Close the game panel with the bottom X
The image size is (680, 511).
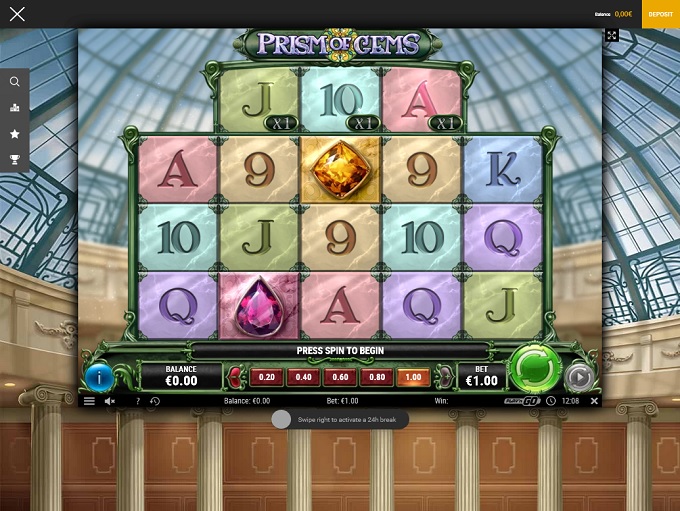pyautogui.click(x=594, y=401)
